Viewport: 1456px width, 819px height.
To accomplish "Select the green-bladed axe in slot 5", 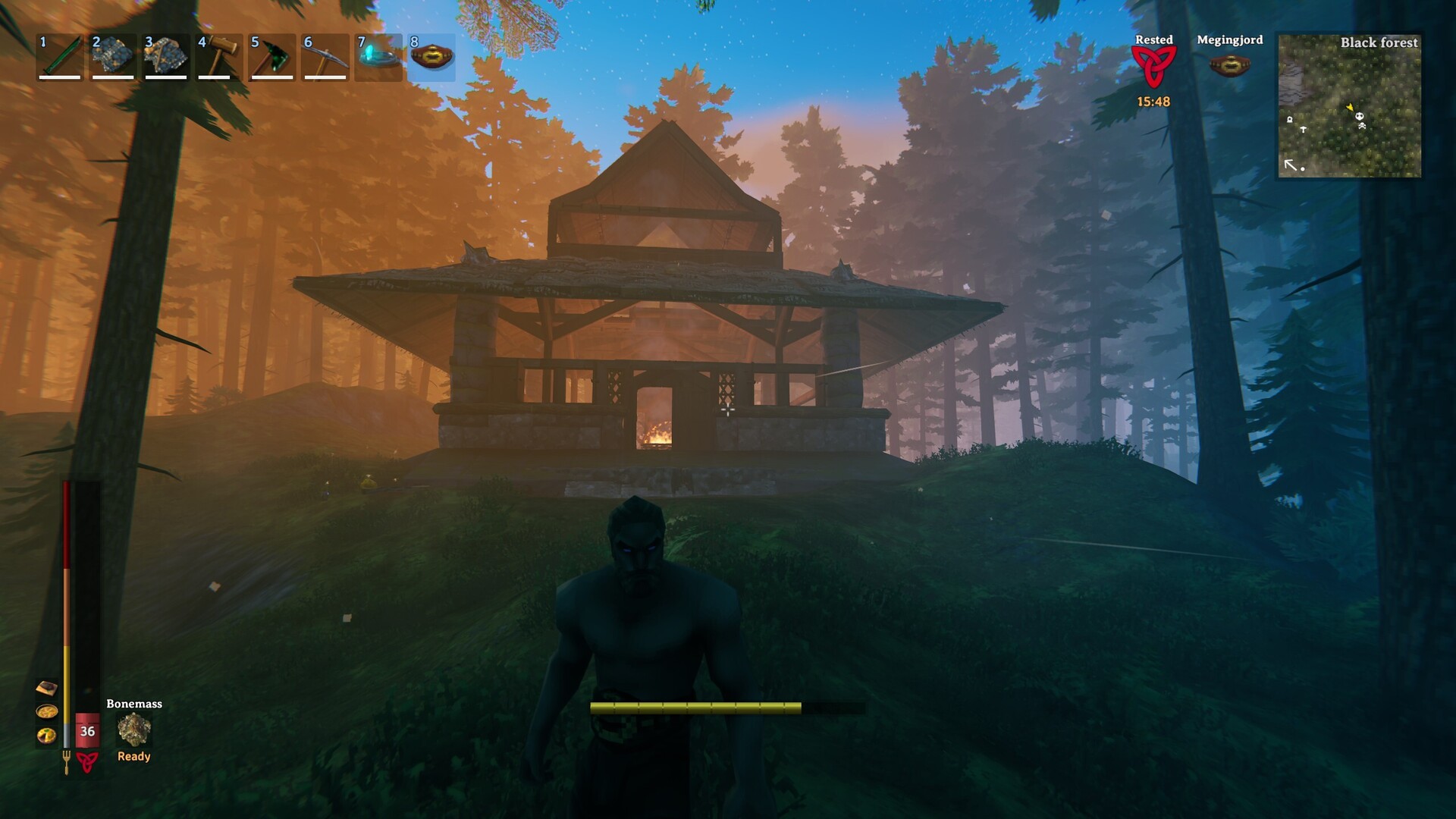I will coord(272,56).
